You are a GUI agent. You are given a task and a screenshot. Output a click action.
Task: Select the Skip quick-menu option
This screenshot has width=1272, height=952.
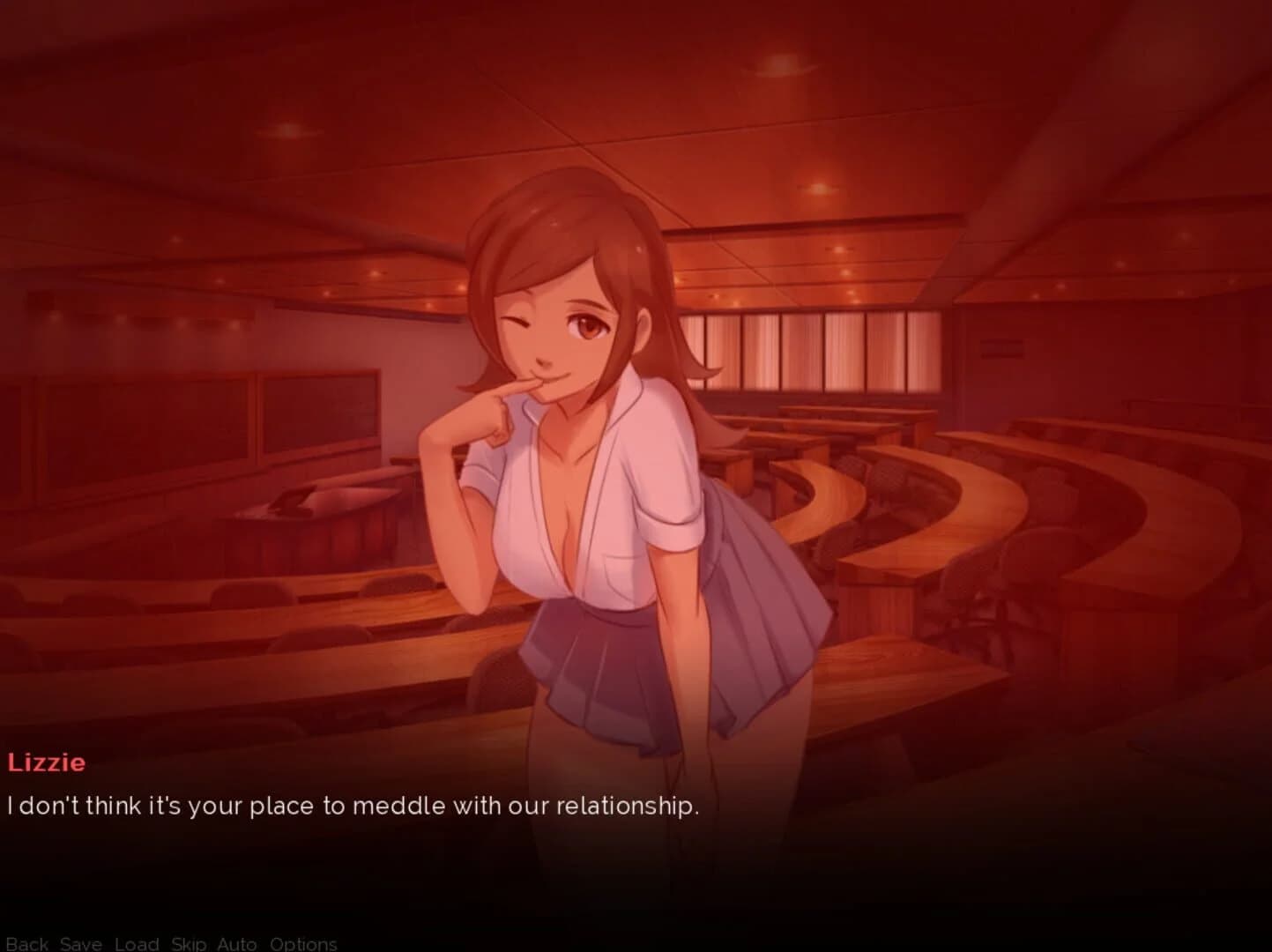point(188,943)
